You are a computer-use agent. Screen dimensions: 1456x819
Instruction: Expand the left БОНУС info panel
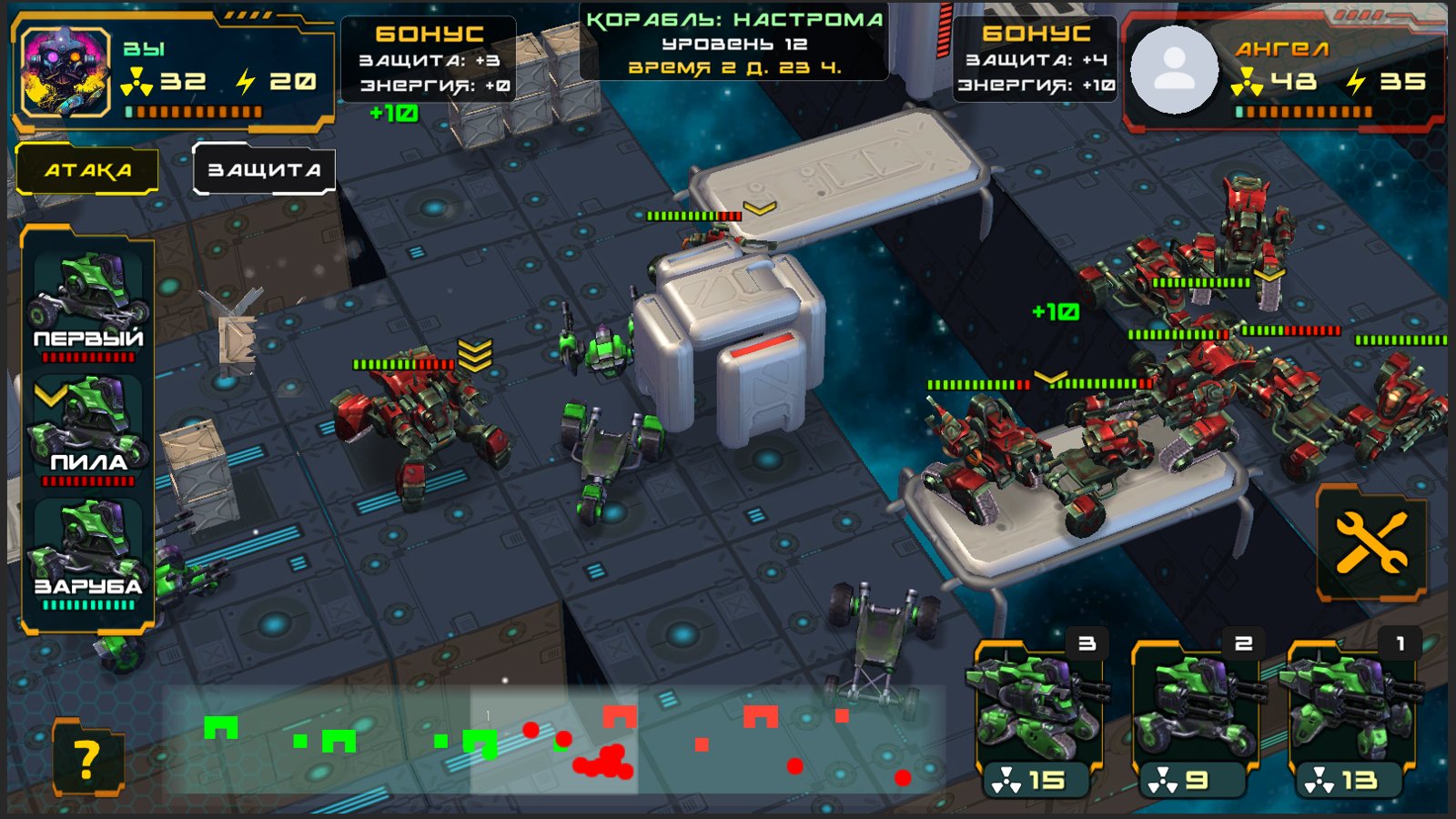428,59
